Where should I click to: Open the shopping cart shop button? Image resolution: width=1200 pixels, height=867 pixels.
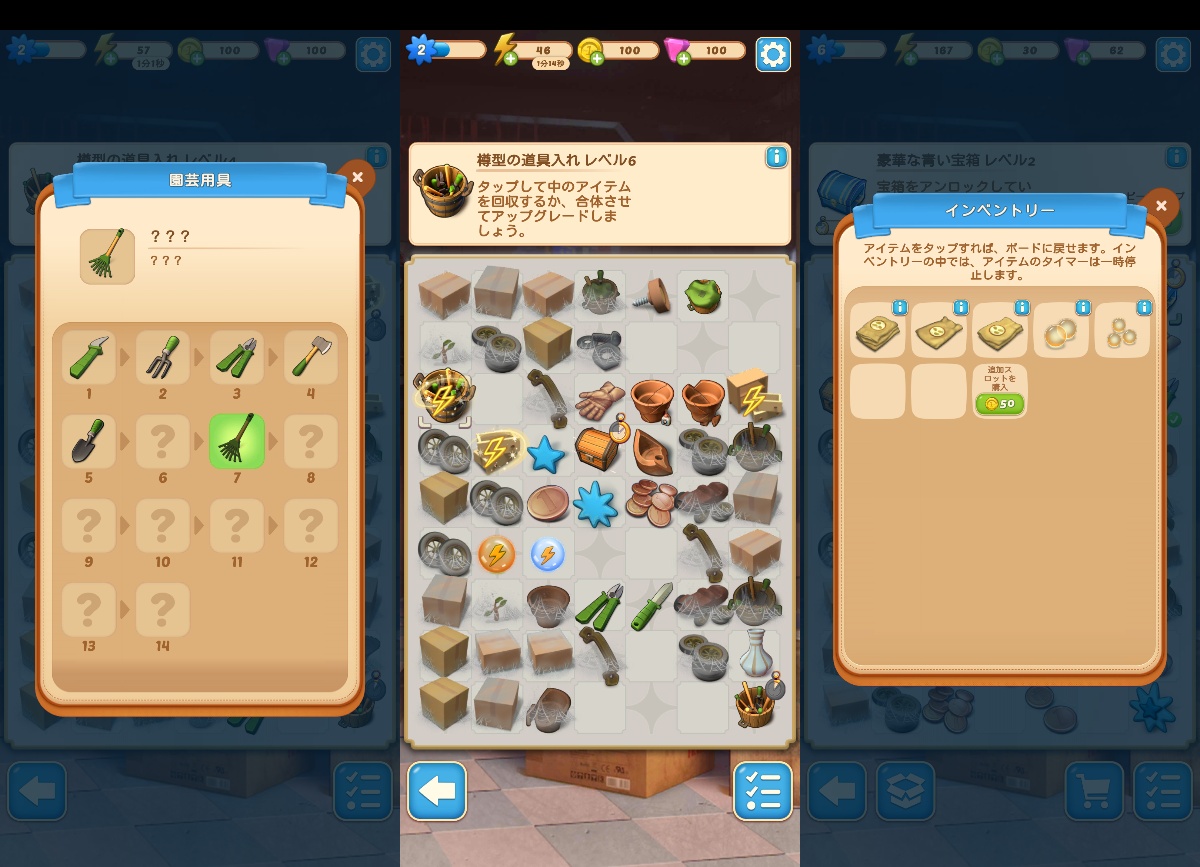[1094, 791]
